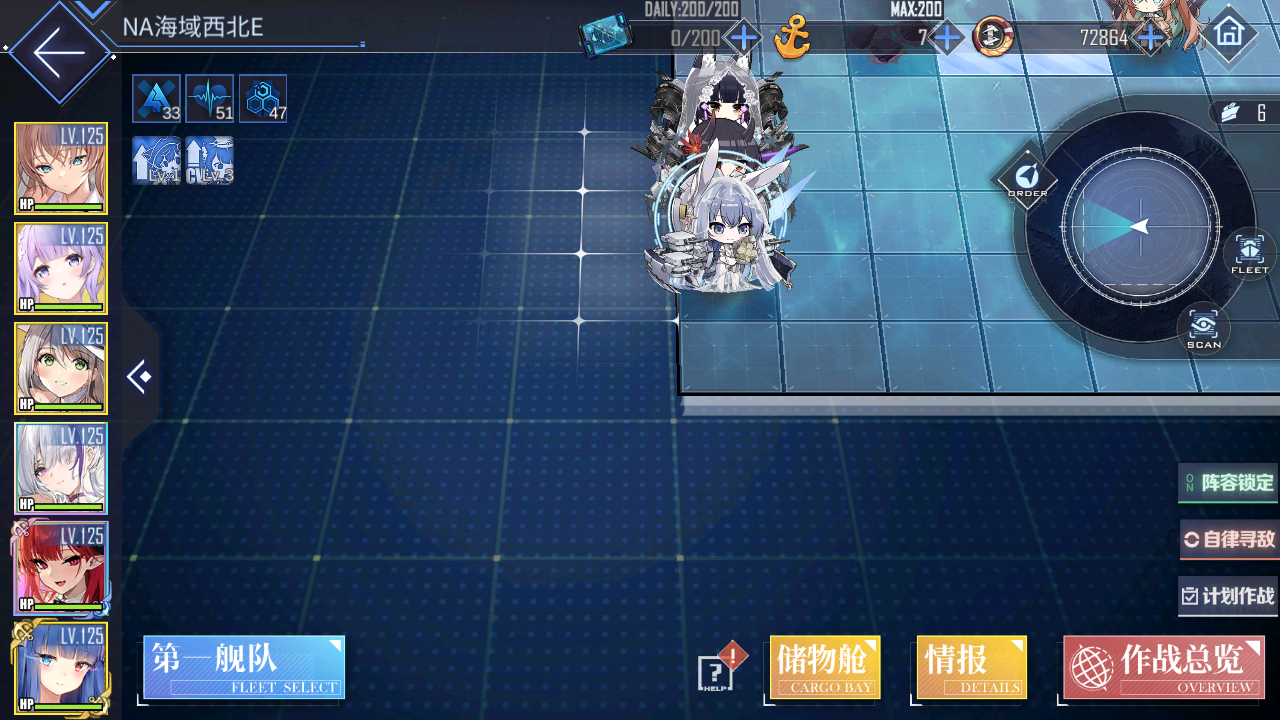Add coins using the plus button

tap(1151, 39)
